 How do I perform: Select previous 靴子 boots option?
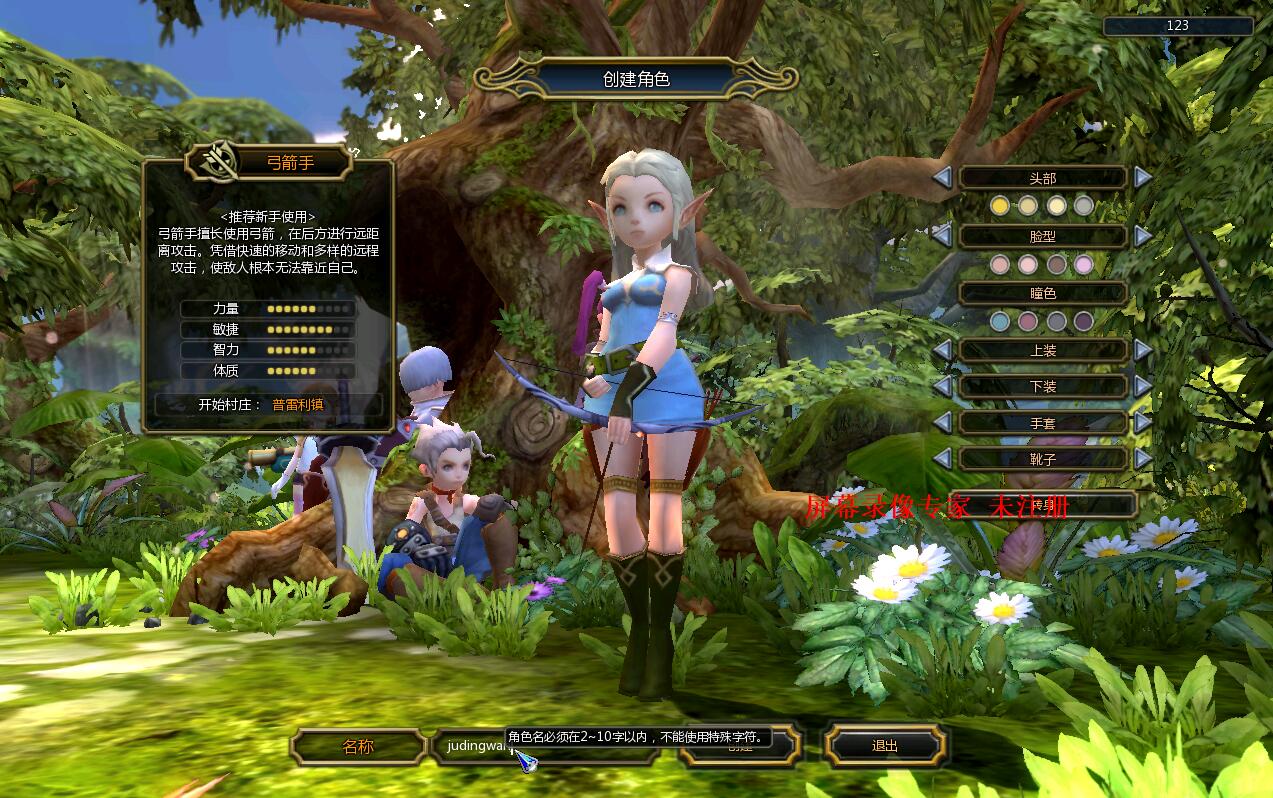[942, 458]
